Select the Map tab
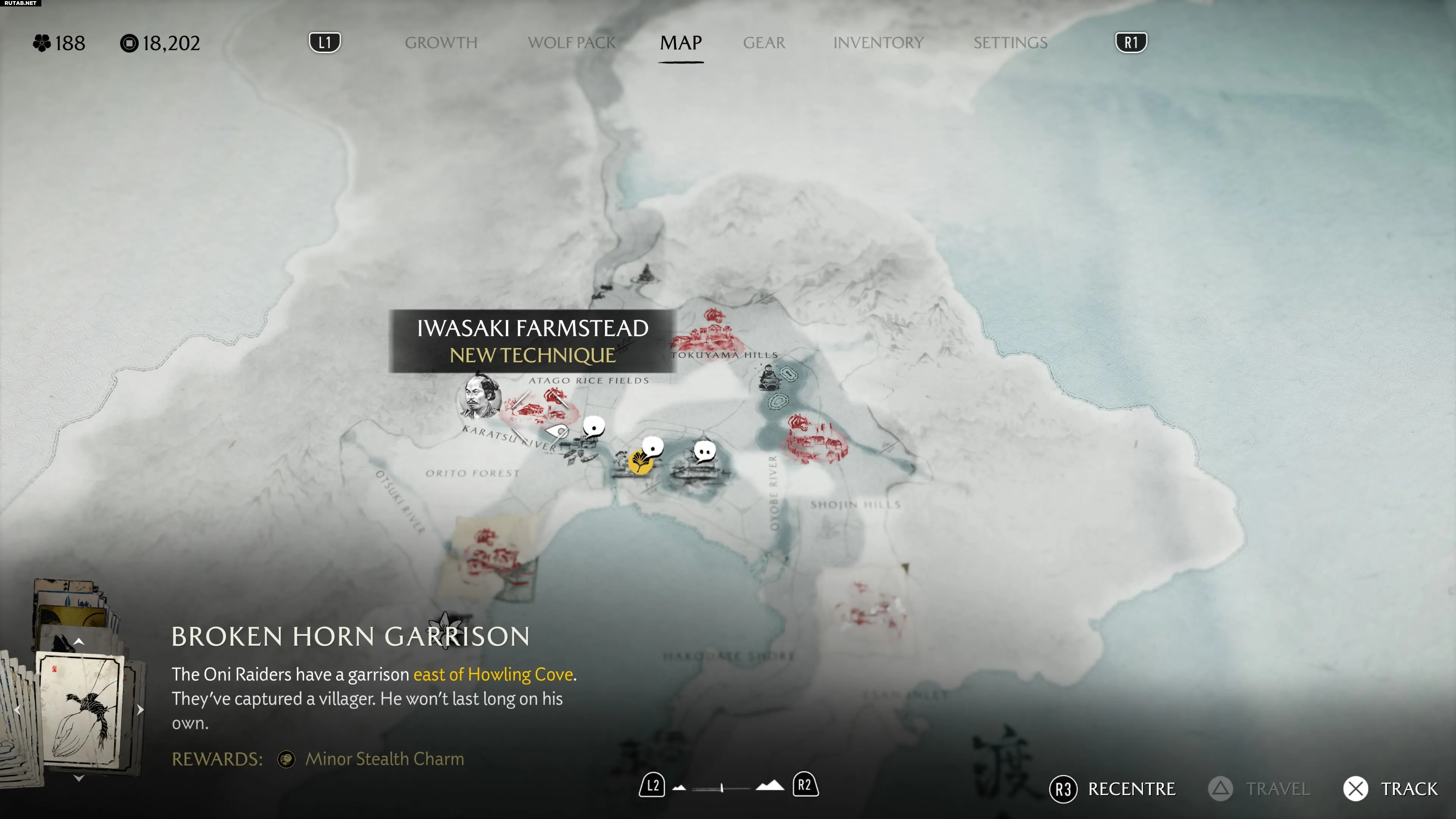 (681, 43)
